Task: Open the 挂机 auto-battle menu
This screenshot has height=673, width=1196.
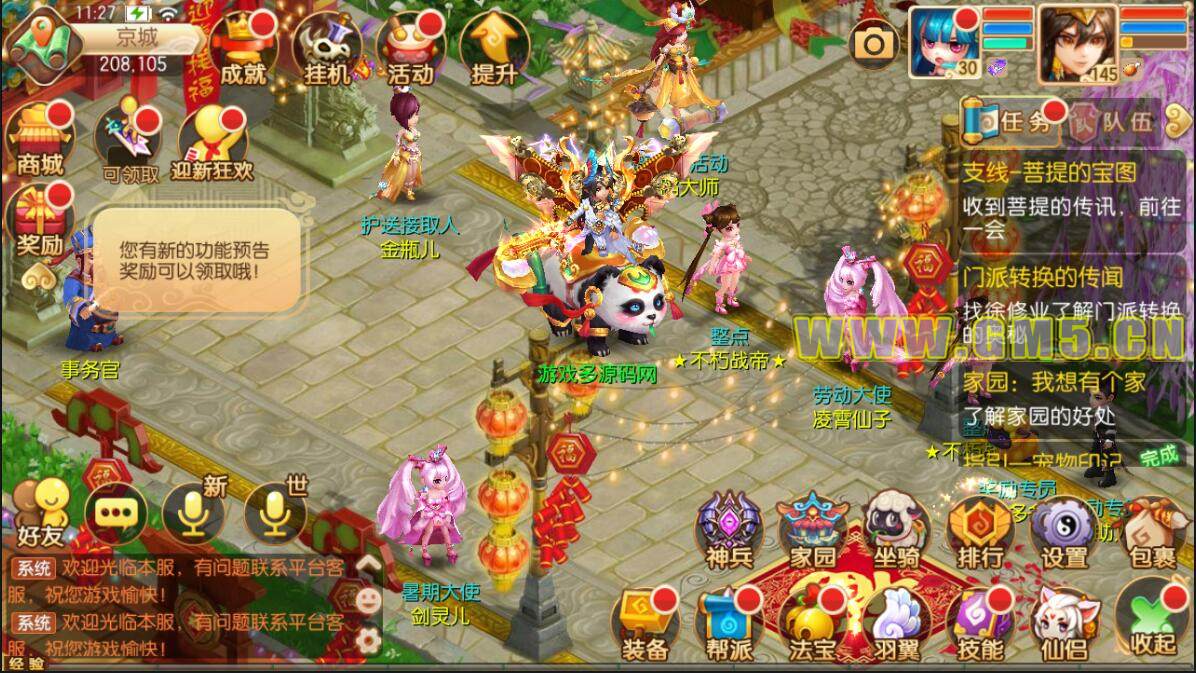Action: 327,48
